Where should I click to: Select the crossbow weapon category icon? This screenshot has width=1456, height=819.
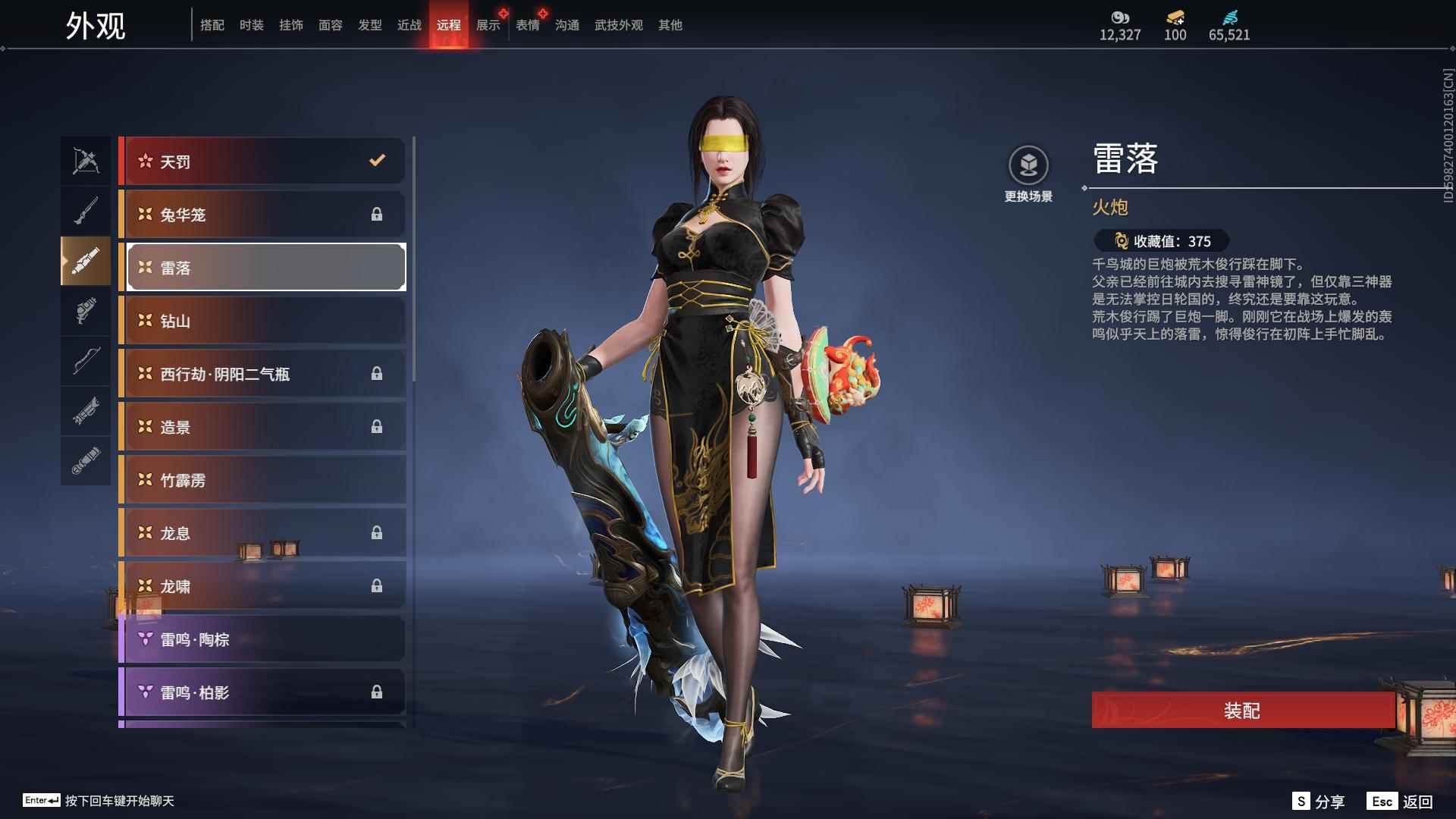click(86, 161)
